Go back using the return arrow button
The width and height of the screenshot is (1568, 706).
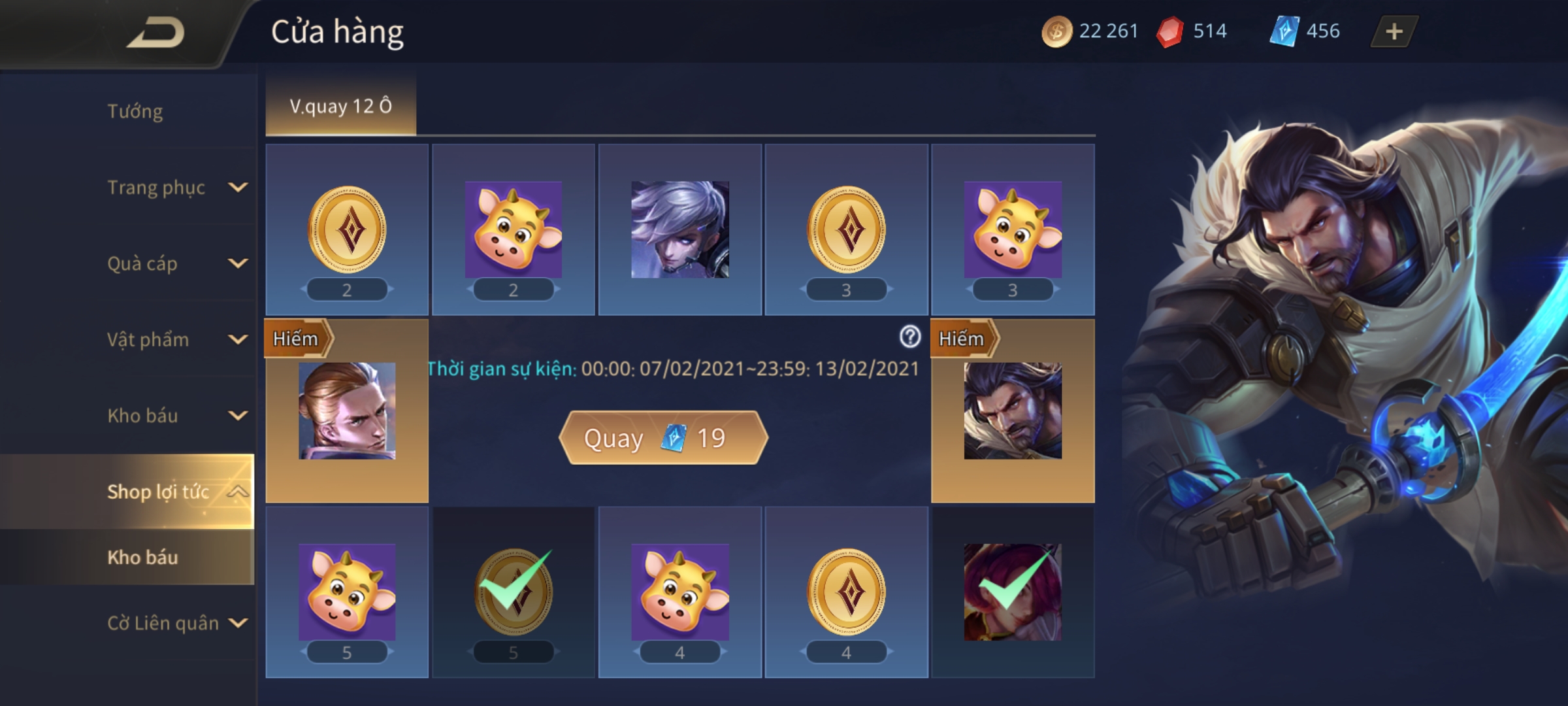point(155,33)
